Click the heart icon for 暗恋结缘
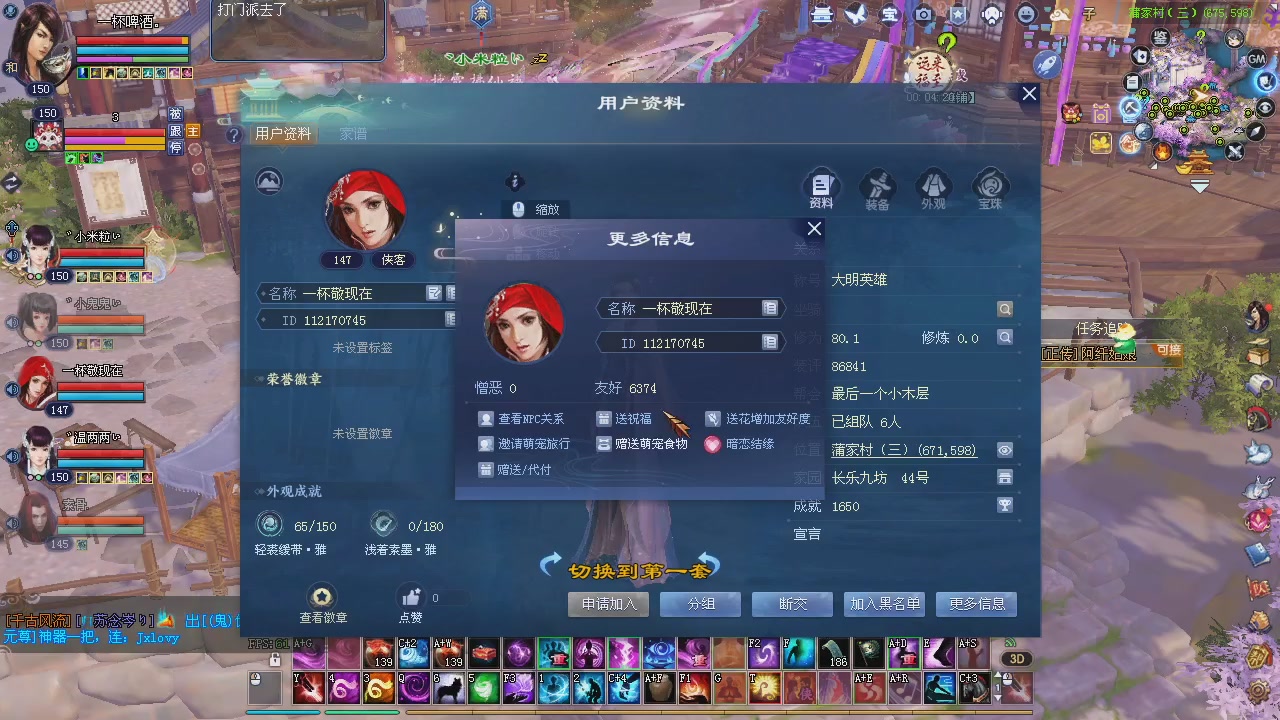The height and width of the screenshot is (720, 1280). [712, 445]
